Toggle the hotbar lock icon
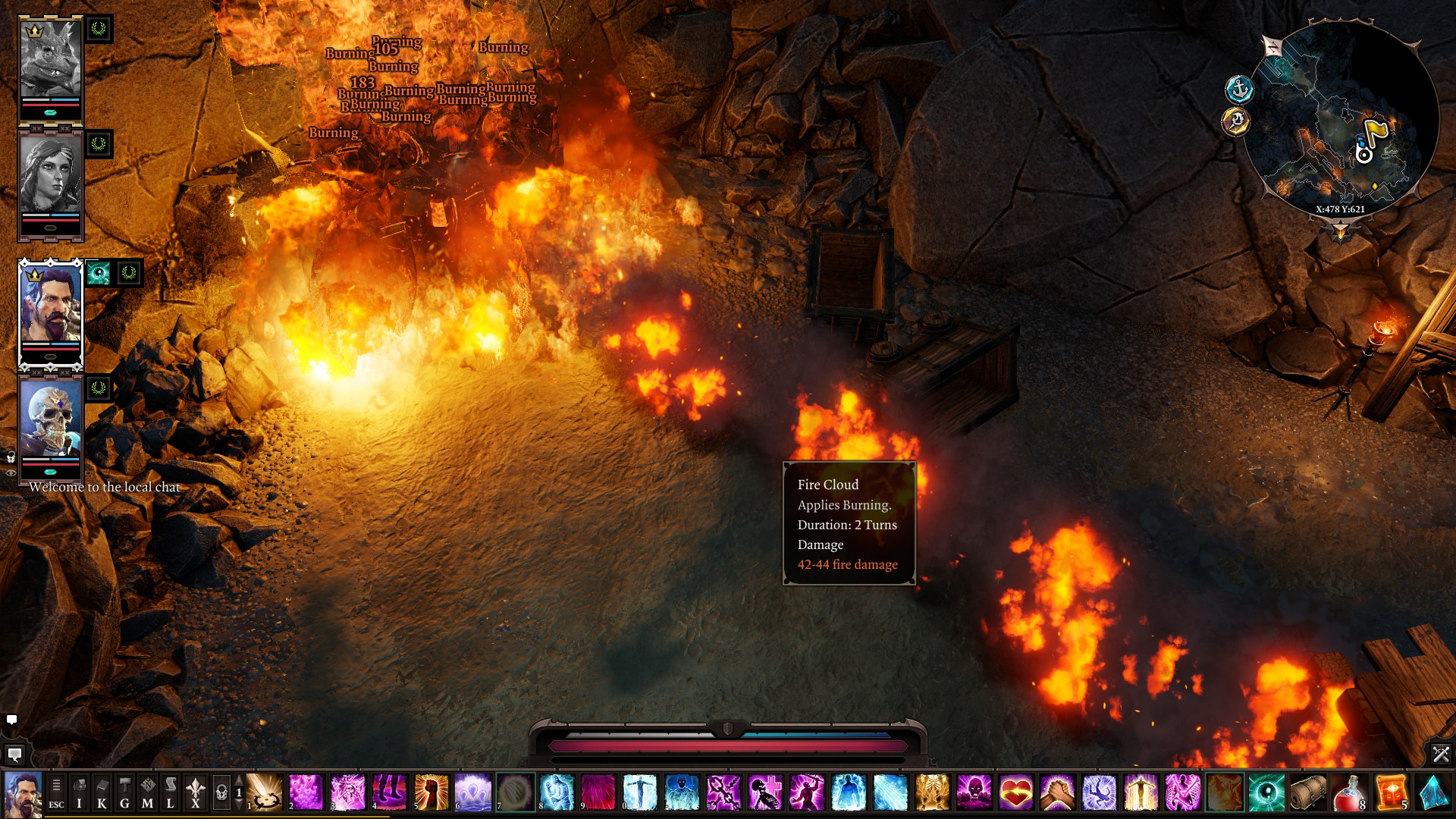The image size is (1456, 819). click(221, 793)
